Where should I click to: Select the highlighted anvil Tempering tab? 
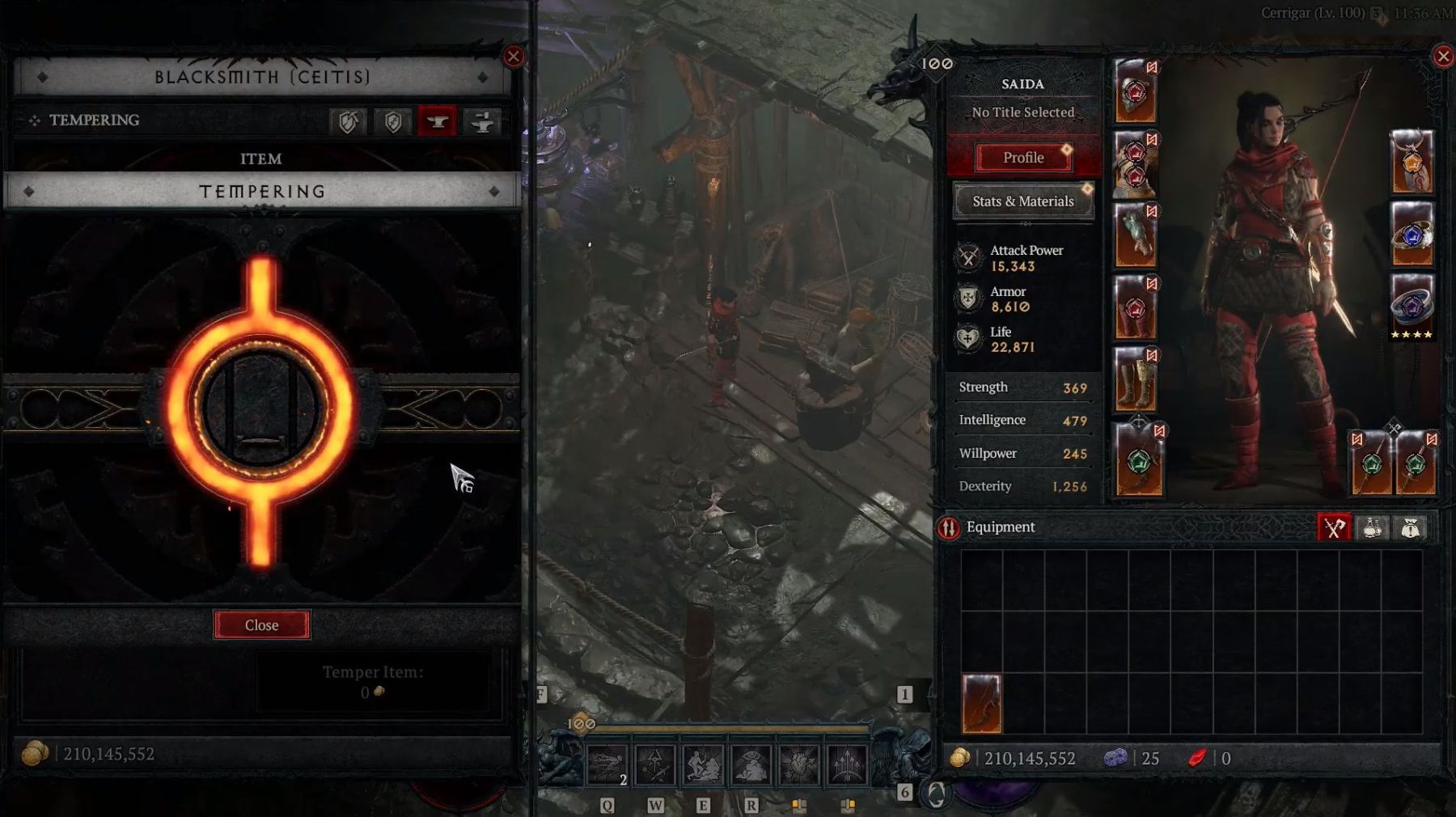pos(438,122)
